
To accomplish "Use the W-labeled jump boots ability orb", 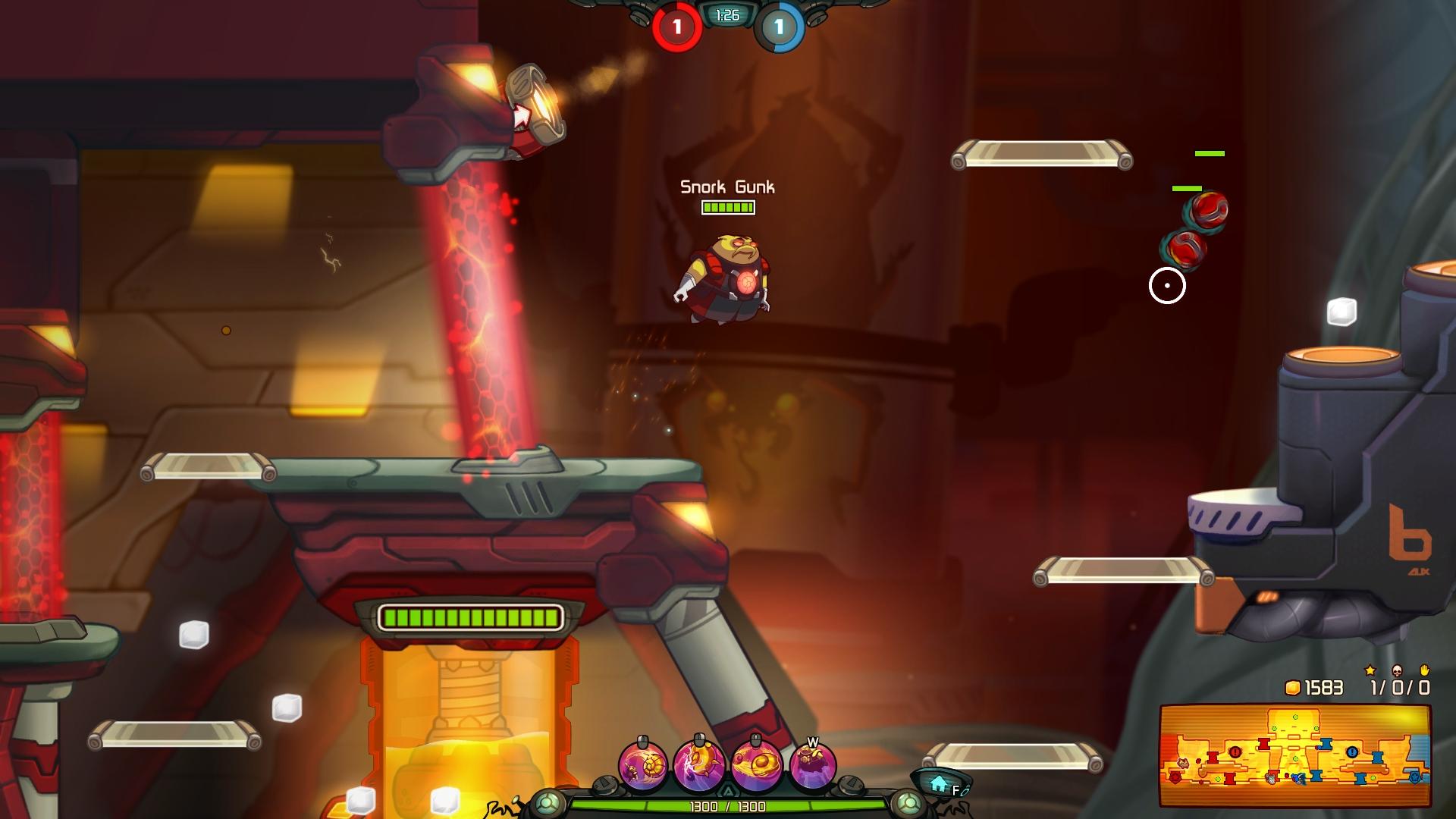I will tap(810, 764).
